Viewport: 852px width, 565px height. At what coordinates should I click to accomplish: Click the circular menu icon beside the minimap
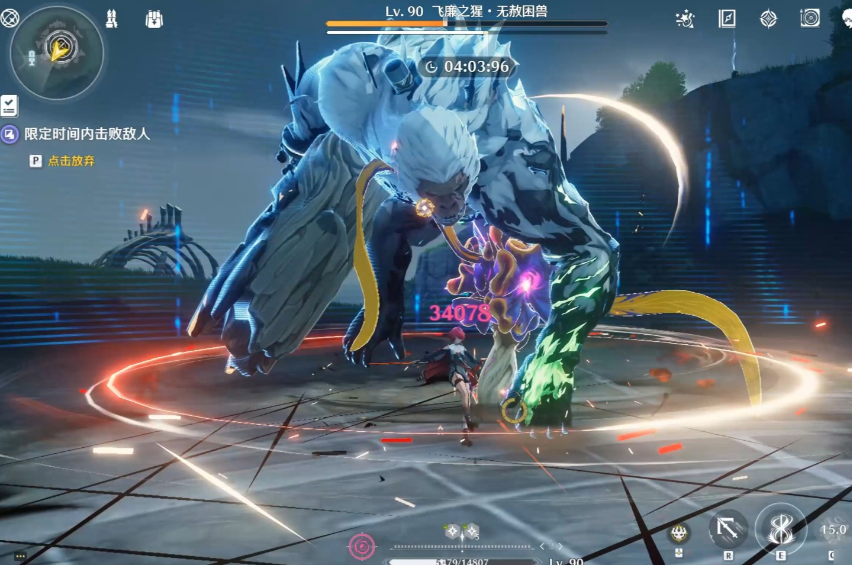(x=10, y=17)
